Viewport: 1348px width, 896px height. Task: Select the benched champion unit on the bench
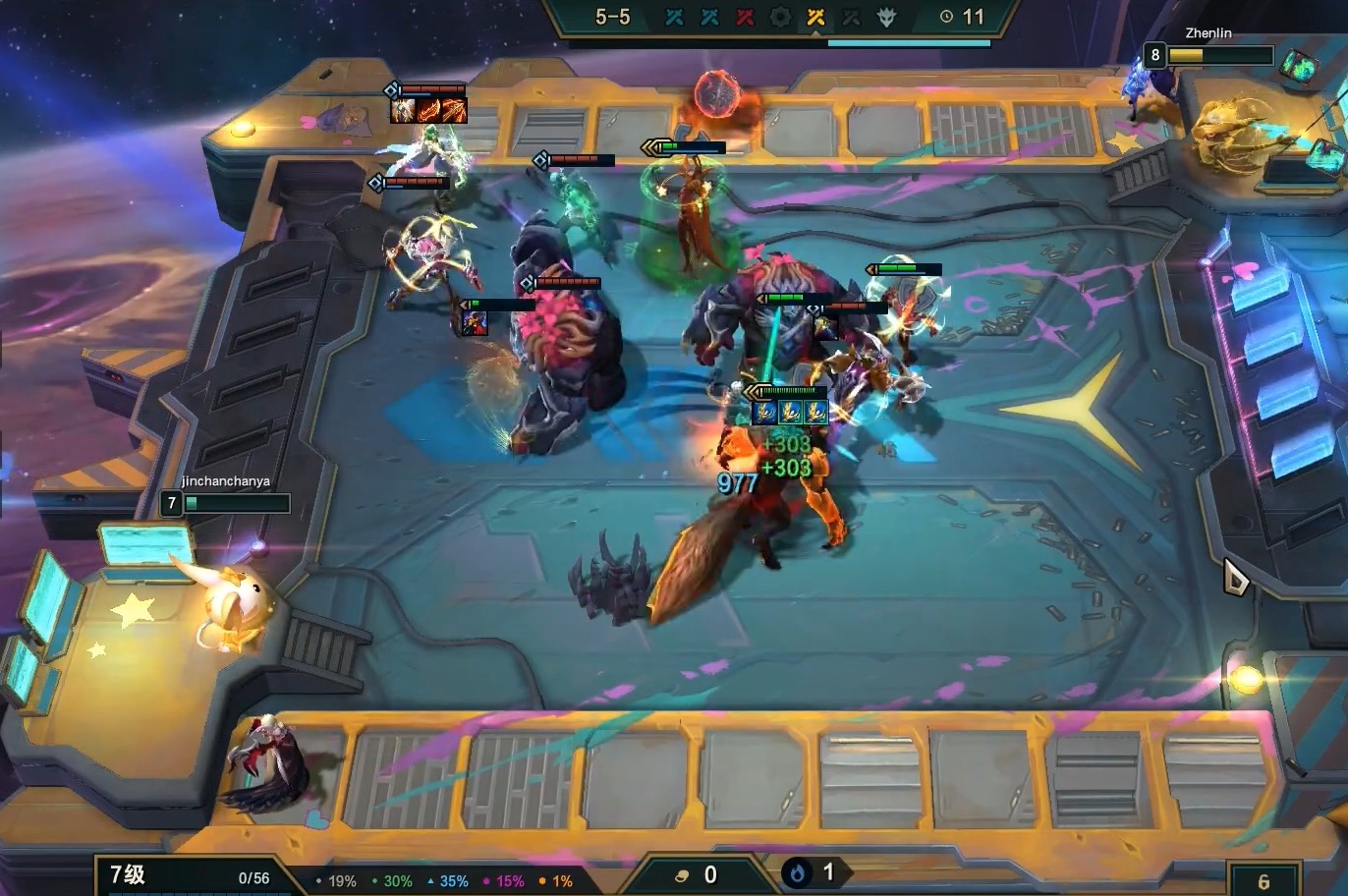[272, 761]
